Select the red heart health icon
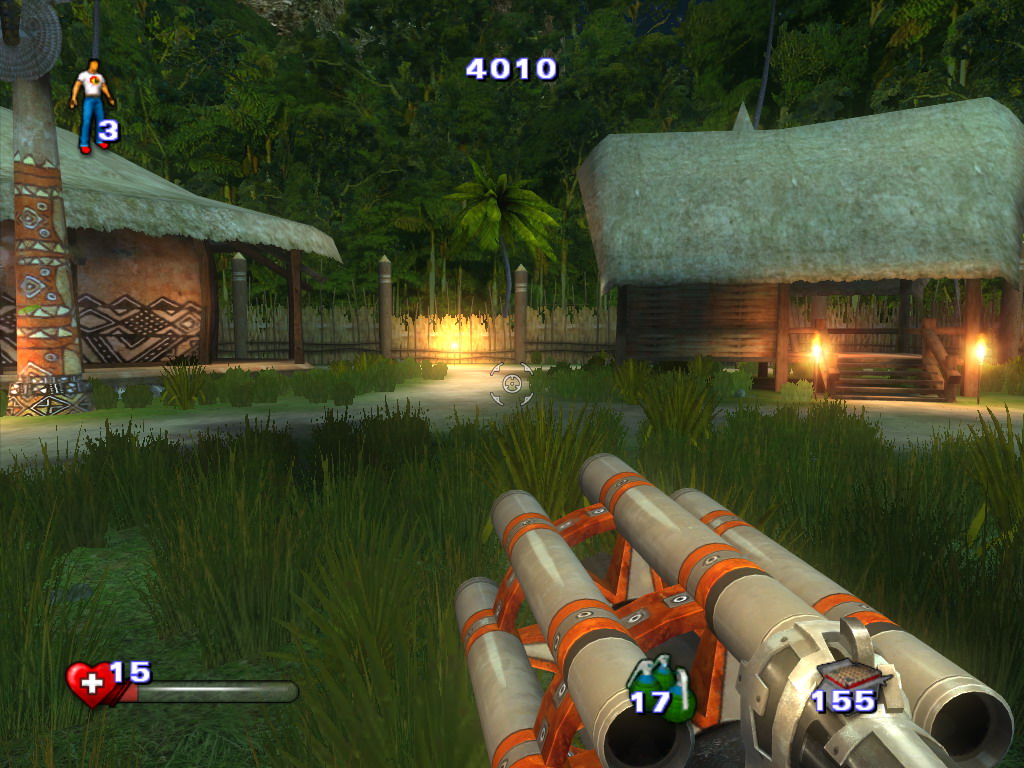Image resolution: width=1024 pixels, height=768 pixels. [90, 685]
